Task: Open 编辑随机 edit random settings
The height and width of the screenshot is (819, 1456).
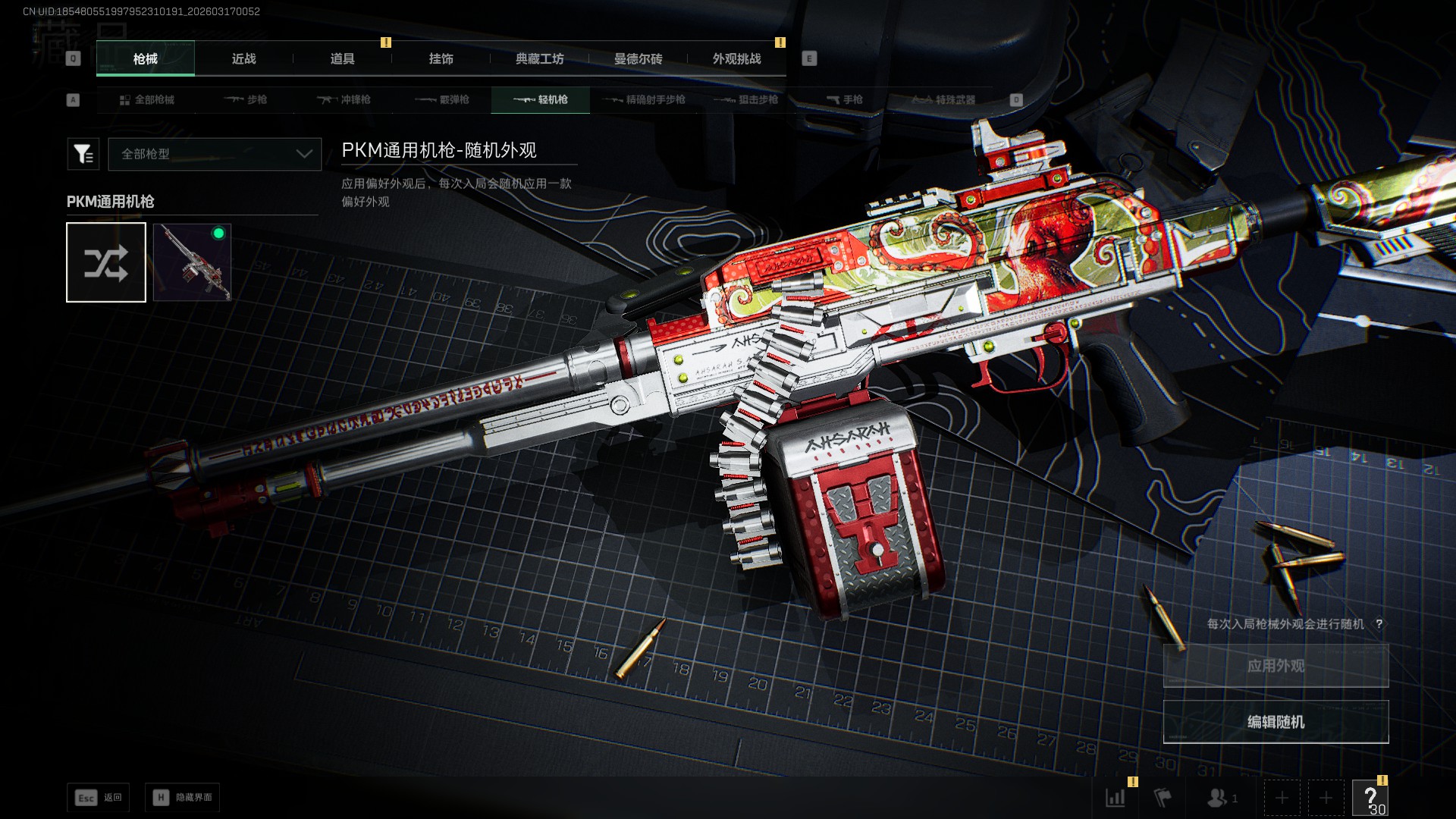Action: (x=1276, y=722)
